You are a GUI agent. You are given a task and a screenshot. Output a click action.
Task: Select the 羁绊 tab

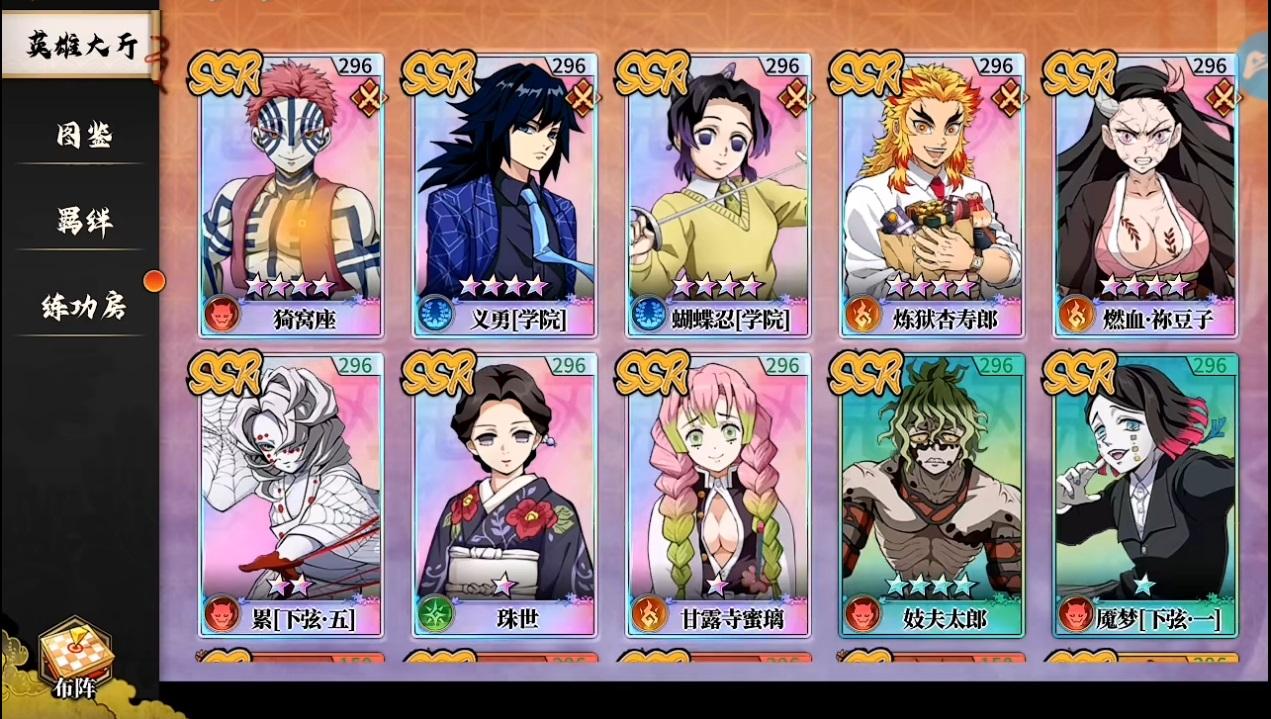(x=83, y=220)
